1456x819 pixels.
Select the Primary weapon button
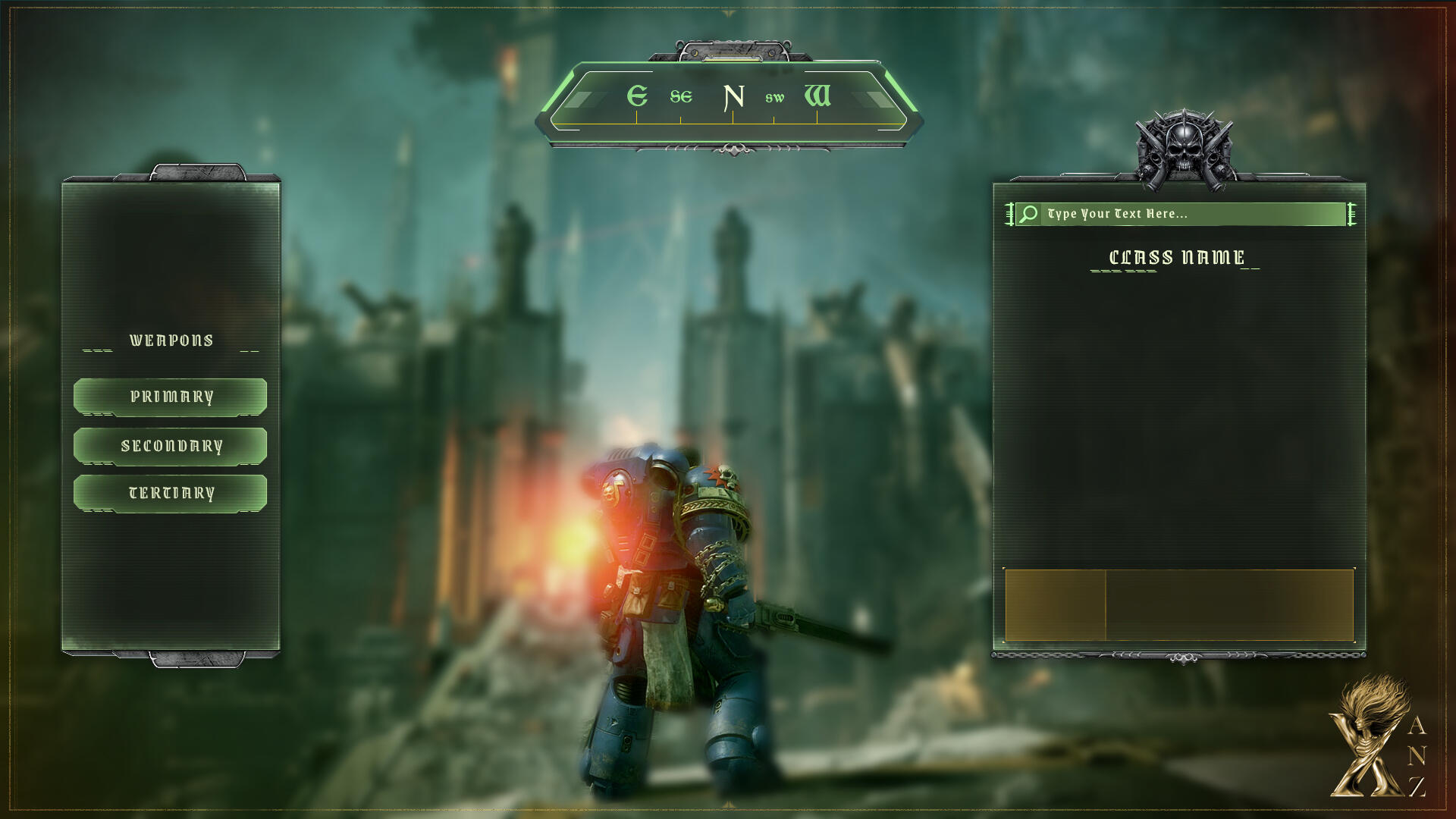click(171, 397)
